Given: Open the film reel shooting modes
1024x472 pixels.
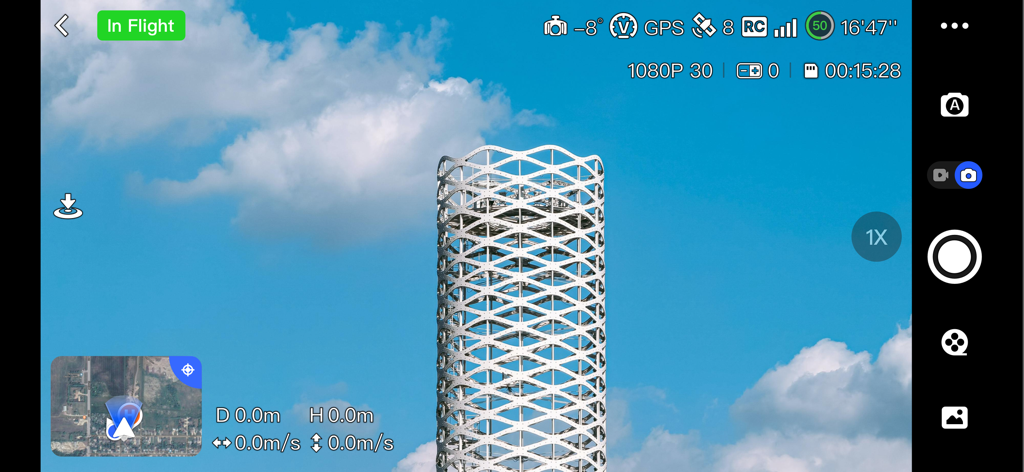Looking at the screenshot, I should (x=954, y=343).
